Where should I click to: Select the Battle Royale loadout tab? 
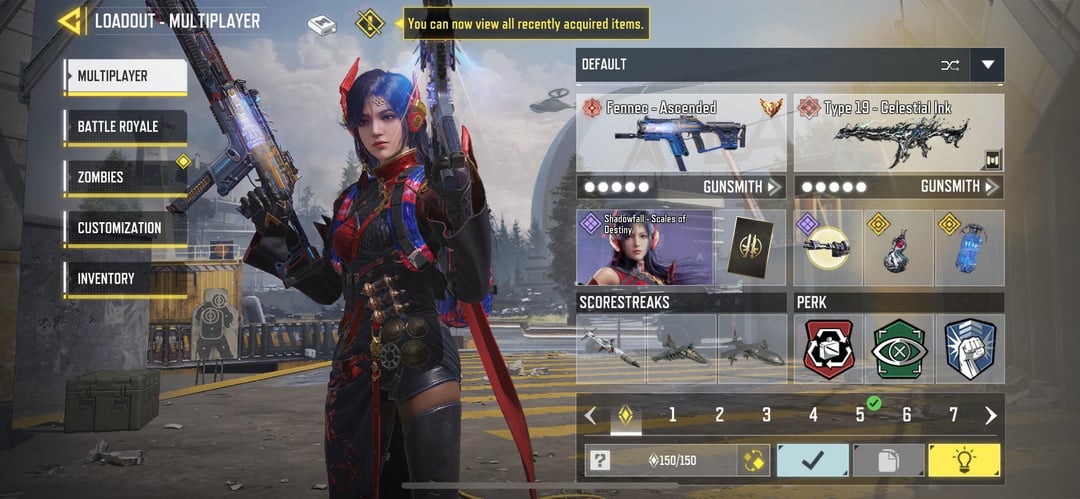coord(125,127)
